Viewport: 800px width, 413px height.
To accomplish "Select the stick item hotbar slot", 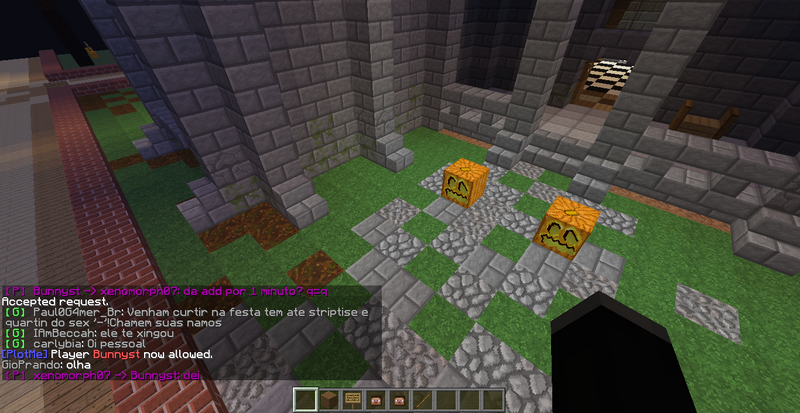I will click(423, 400).
